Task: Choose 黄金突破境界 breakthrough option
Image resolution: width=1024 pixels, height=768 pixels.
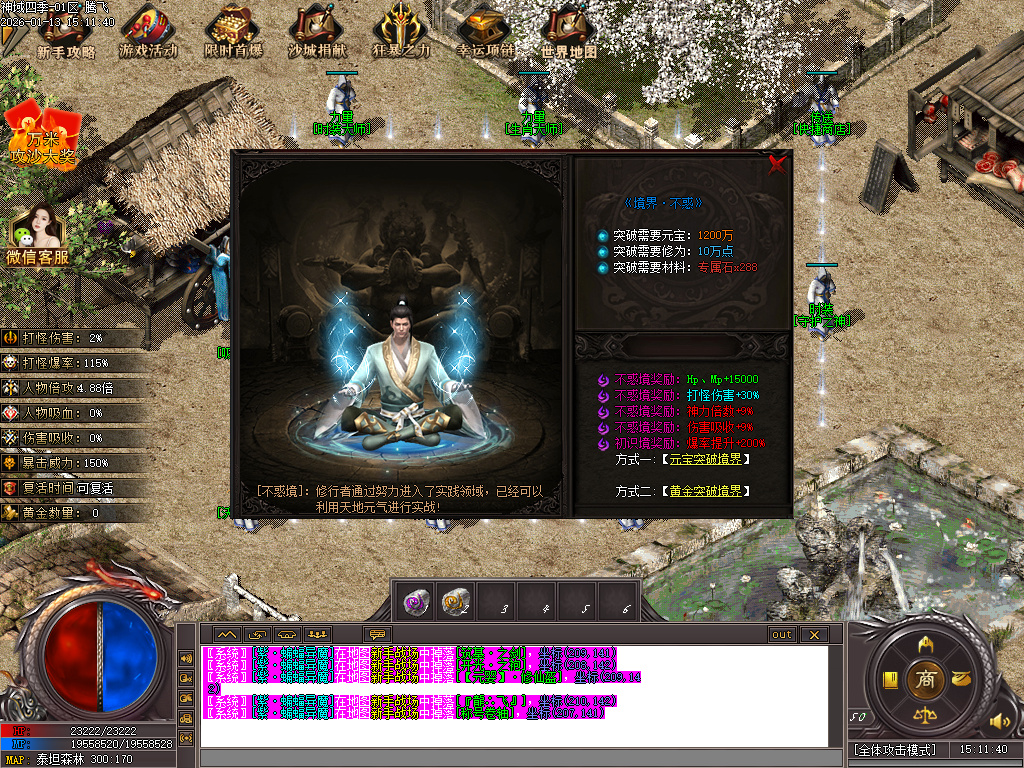Action: point(705,491)
